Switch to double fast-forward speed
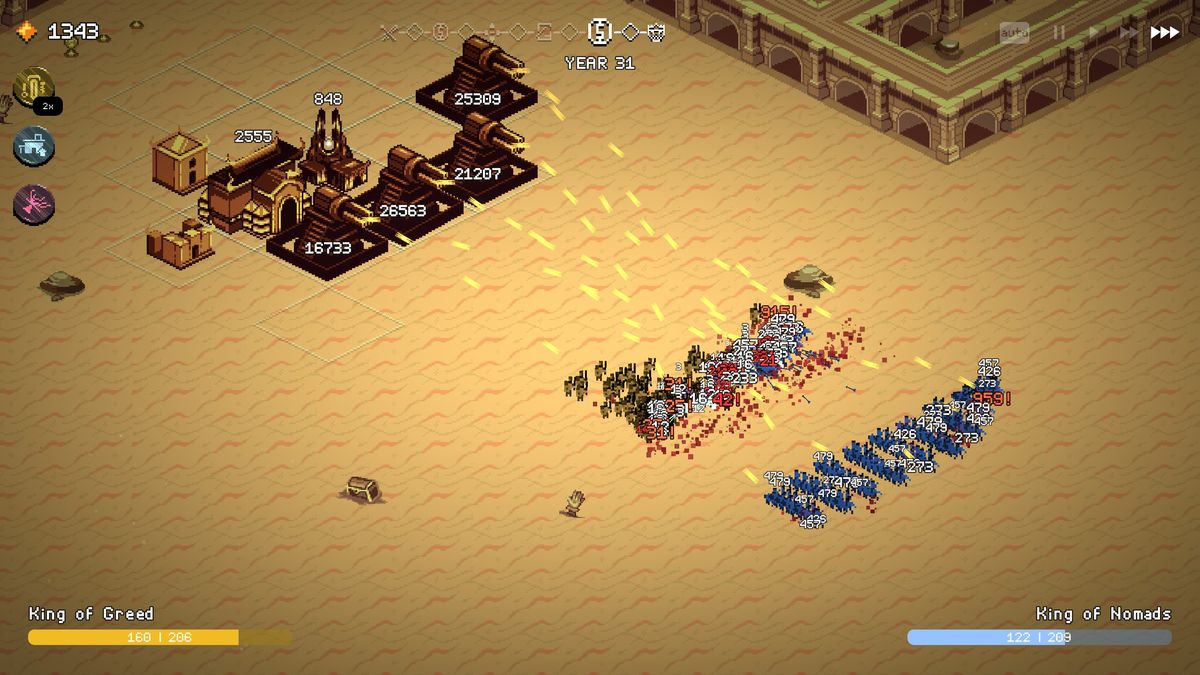 coord(1129,33)
